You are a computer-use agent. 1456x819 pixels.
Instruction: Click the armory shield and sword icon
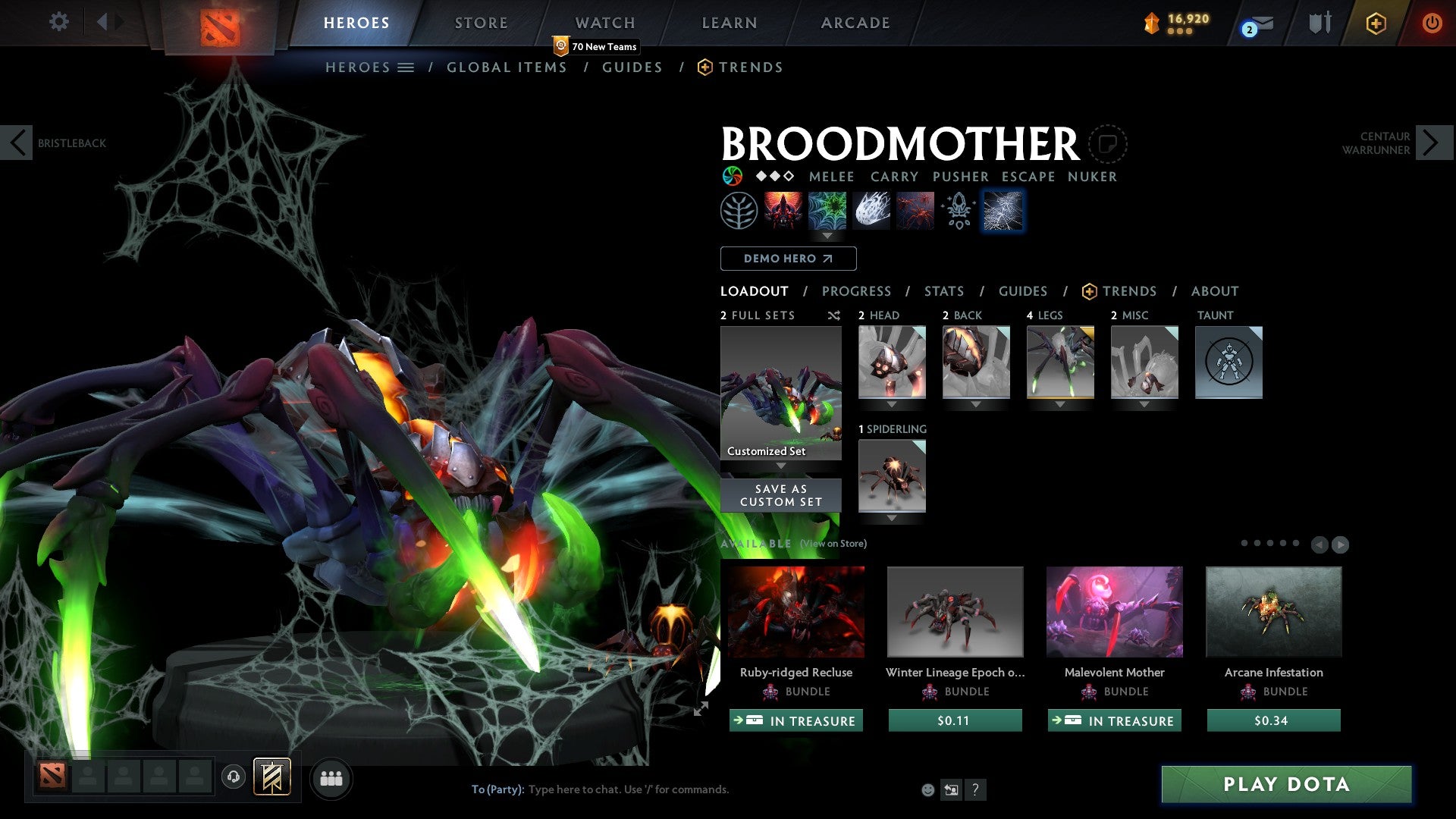pyautogui.click(x=1320, y=23)
